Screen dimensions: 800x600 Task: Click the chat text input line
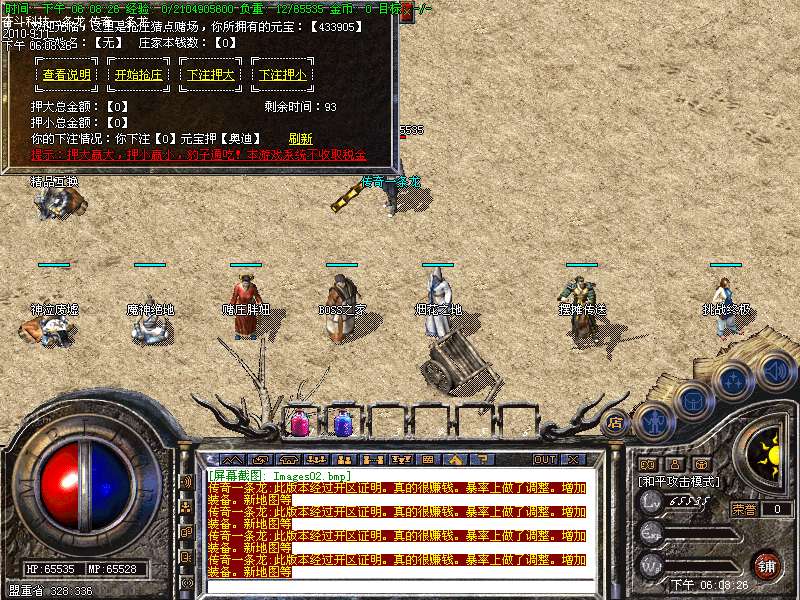tap(400, 584)
